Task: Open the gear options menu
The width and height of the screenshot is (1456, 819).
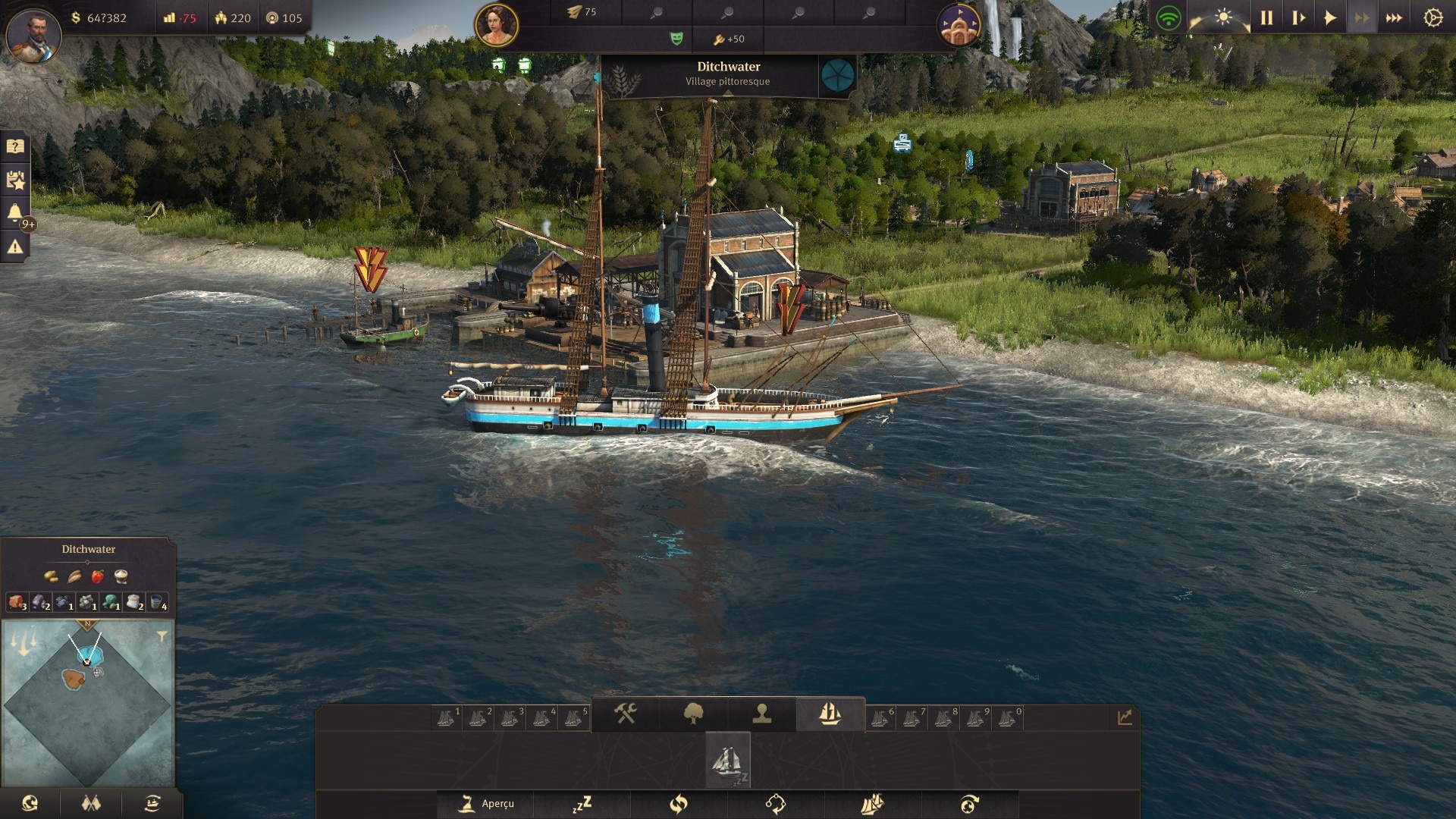Action: (x=1432, y=18)
